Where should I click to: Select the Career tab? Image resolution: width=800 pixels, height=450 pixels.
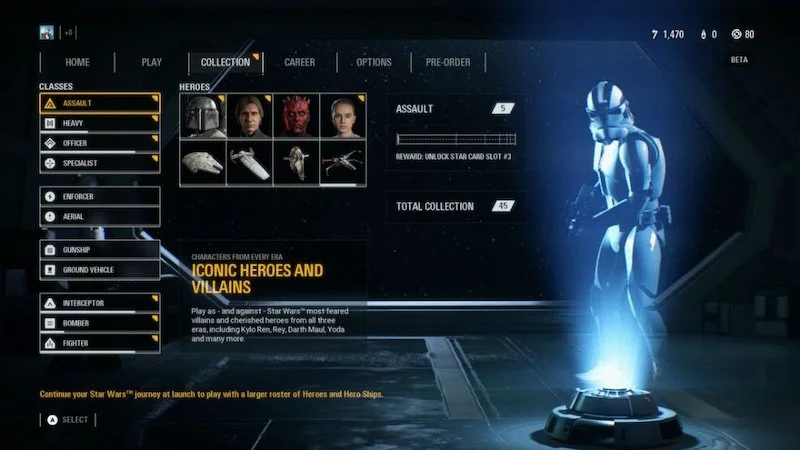(x=299, y=62)
